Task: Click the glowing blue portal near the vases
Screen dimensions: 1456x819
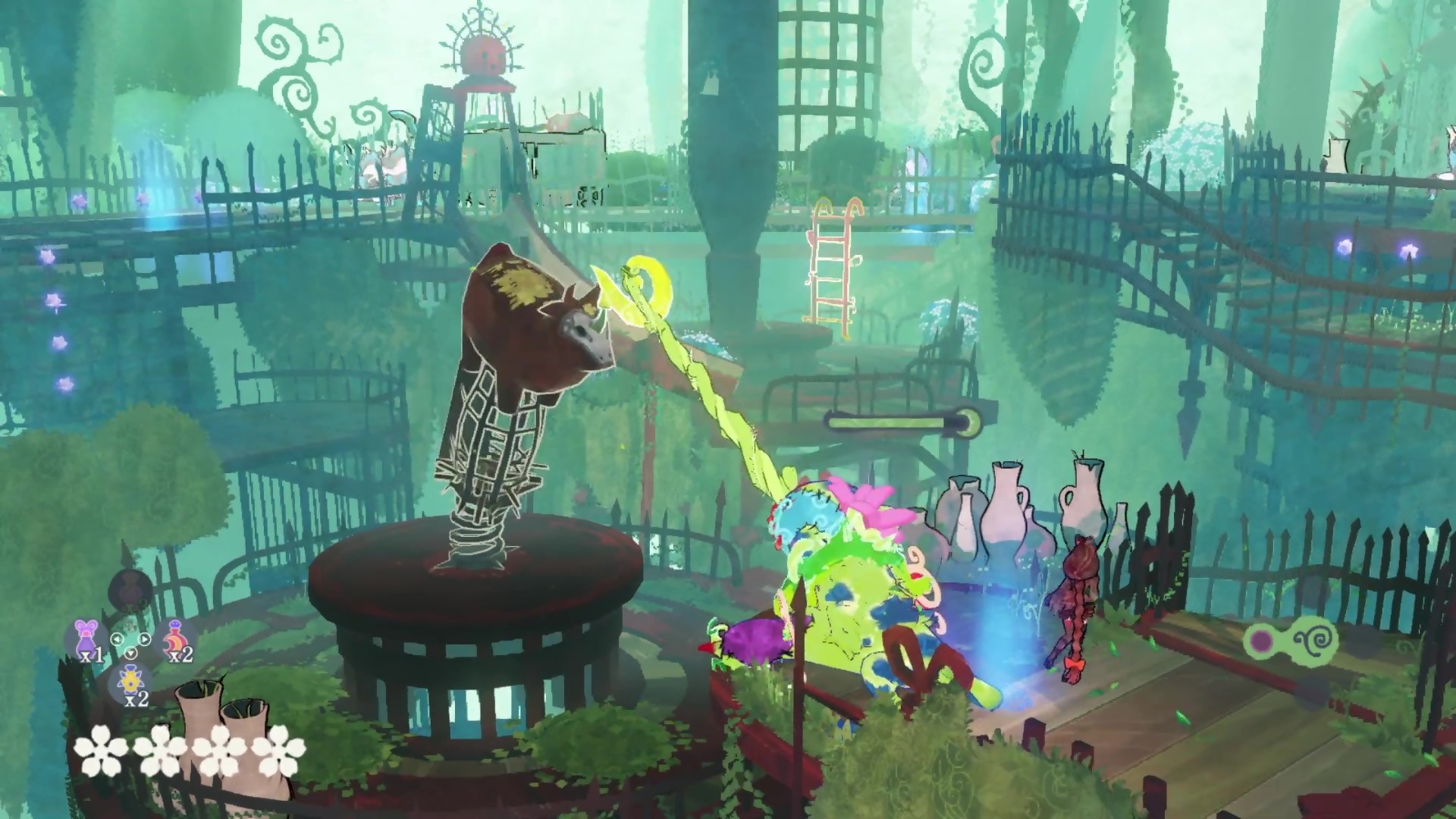Action: tap(1001, 622)
